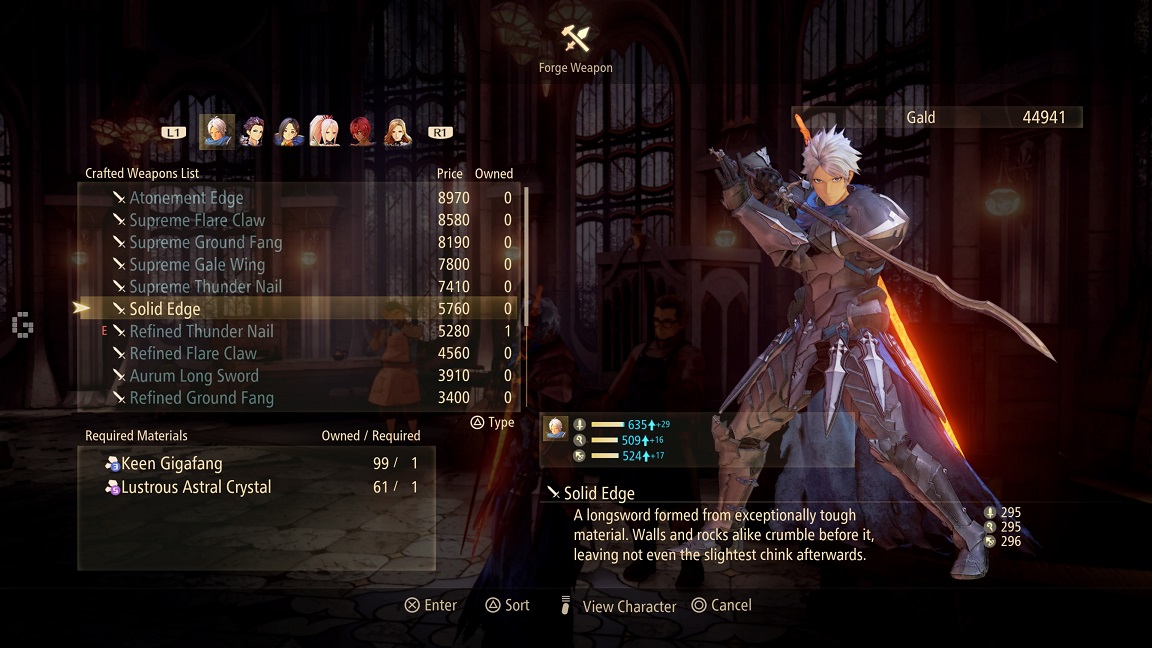Select the Refined Ground Fang weapon
The height and width of the screenshot is (648, 1152).
pos(201,398)
